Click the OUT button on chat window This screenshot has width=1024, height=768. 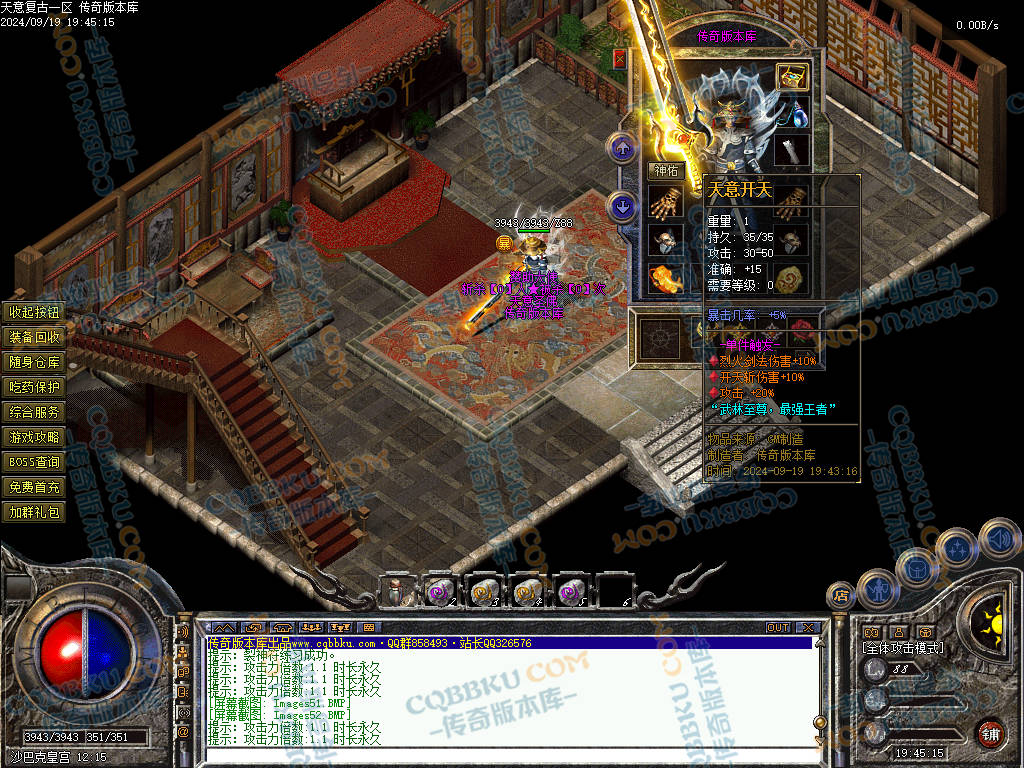pos(778,628)
